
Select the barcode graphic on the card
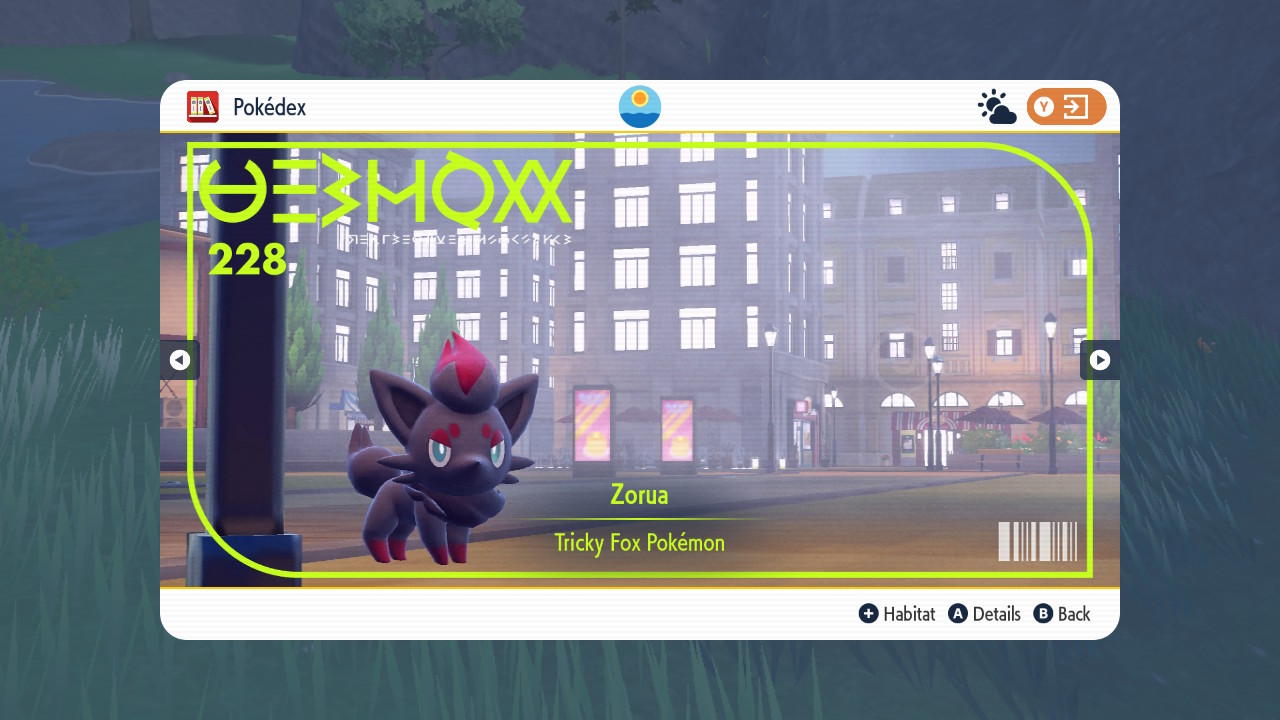(1037, 541)
